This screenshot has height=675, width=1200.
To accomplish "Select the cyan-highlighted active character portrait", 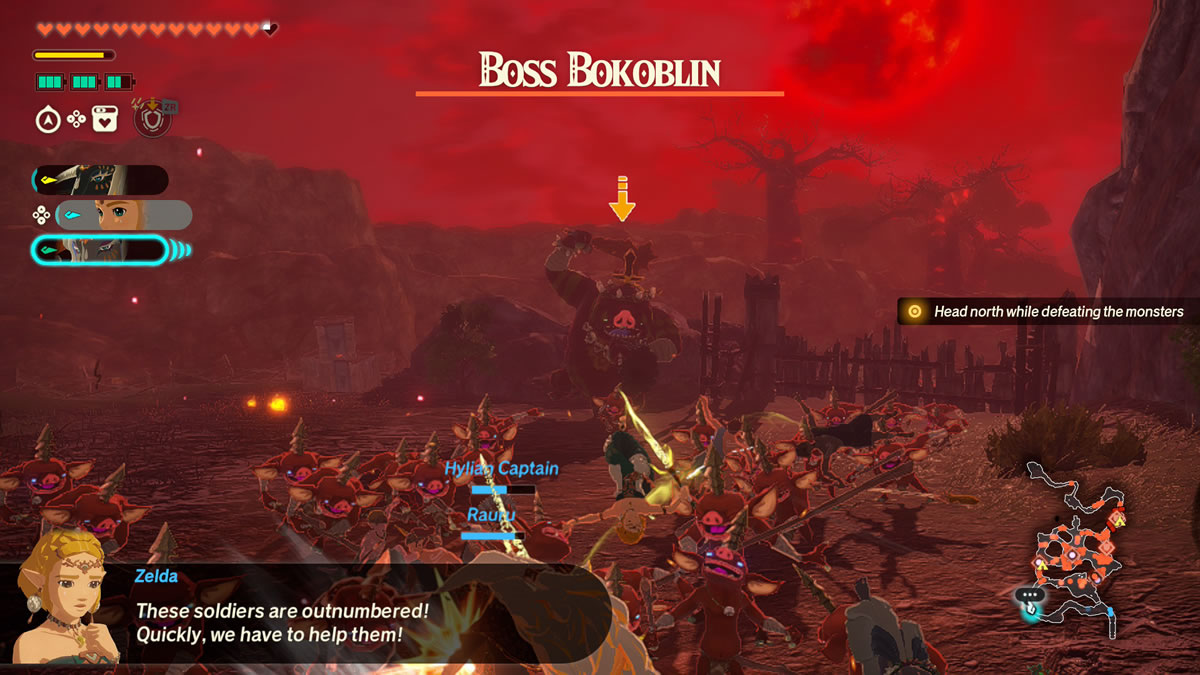I will click(x=100, y=250).
